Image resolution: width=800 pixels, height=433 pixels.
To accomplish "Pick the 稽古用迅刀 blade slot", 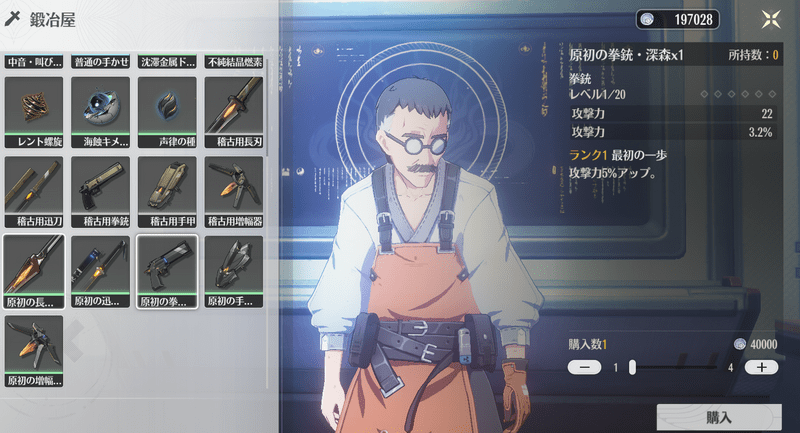I will coord(33,191).
